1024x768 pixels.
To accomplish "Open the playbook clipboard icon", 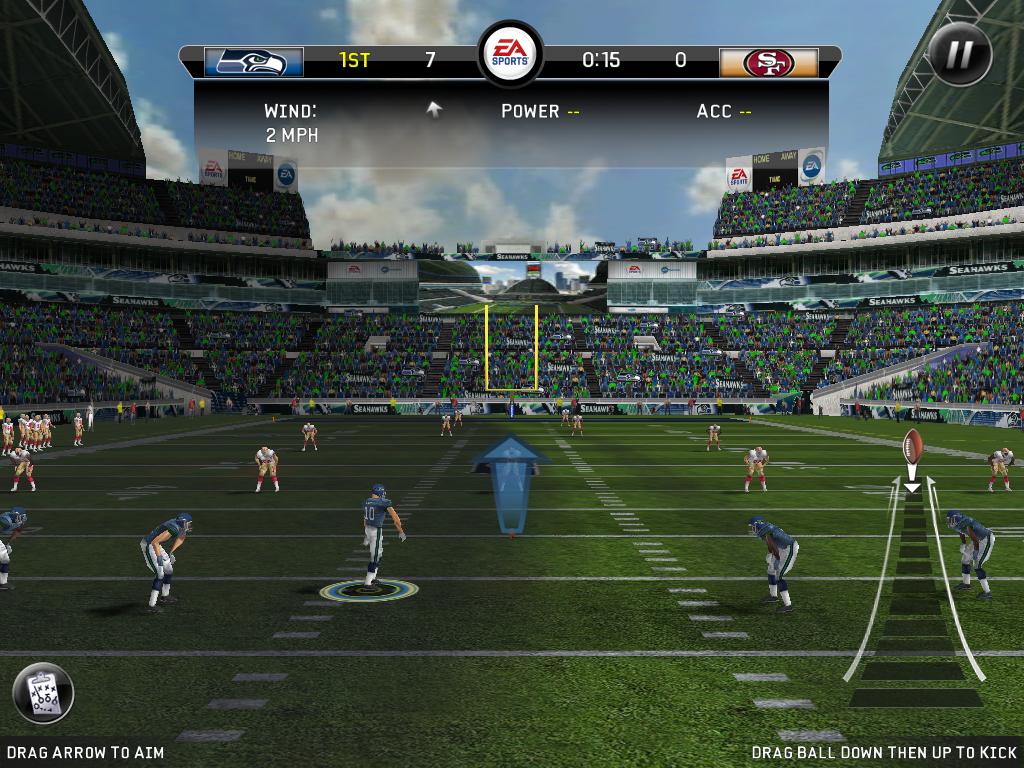I will coord(43,693).
